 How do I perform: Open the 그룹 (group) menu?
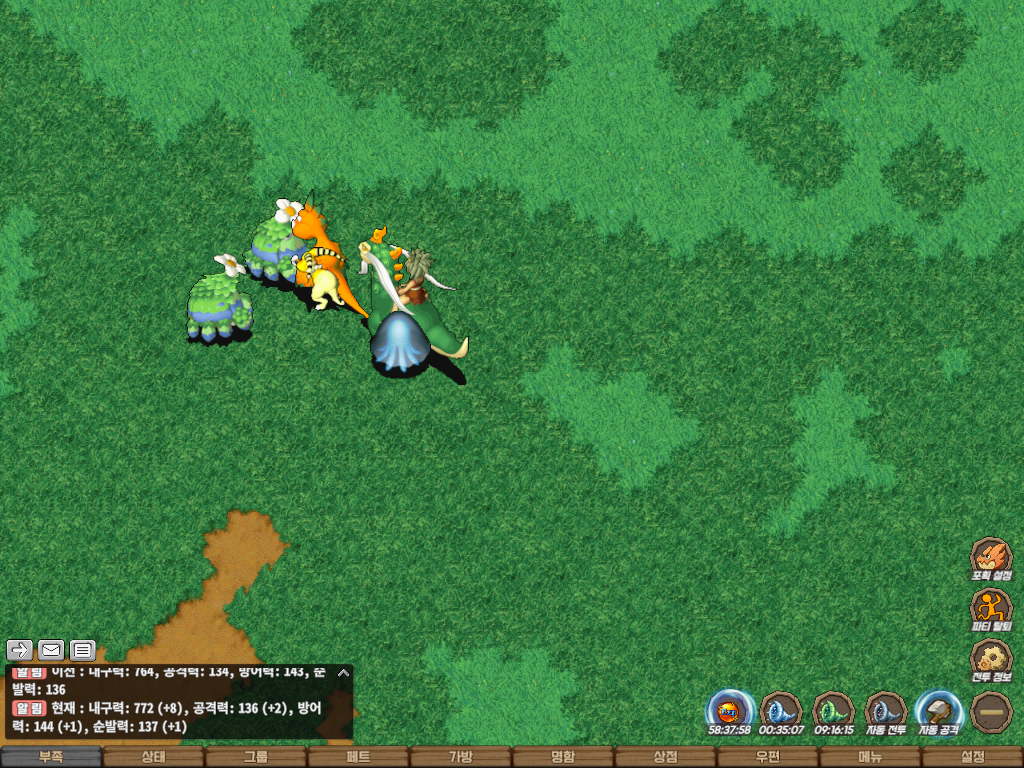(x=256, y=757)
